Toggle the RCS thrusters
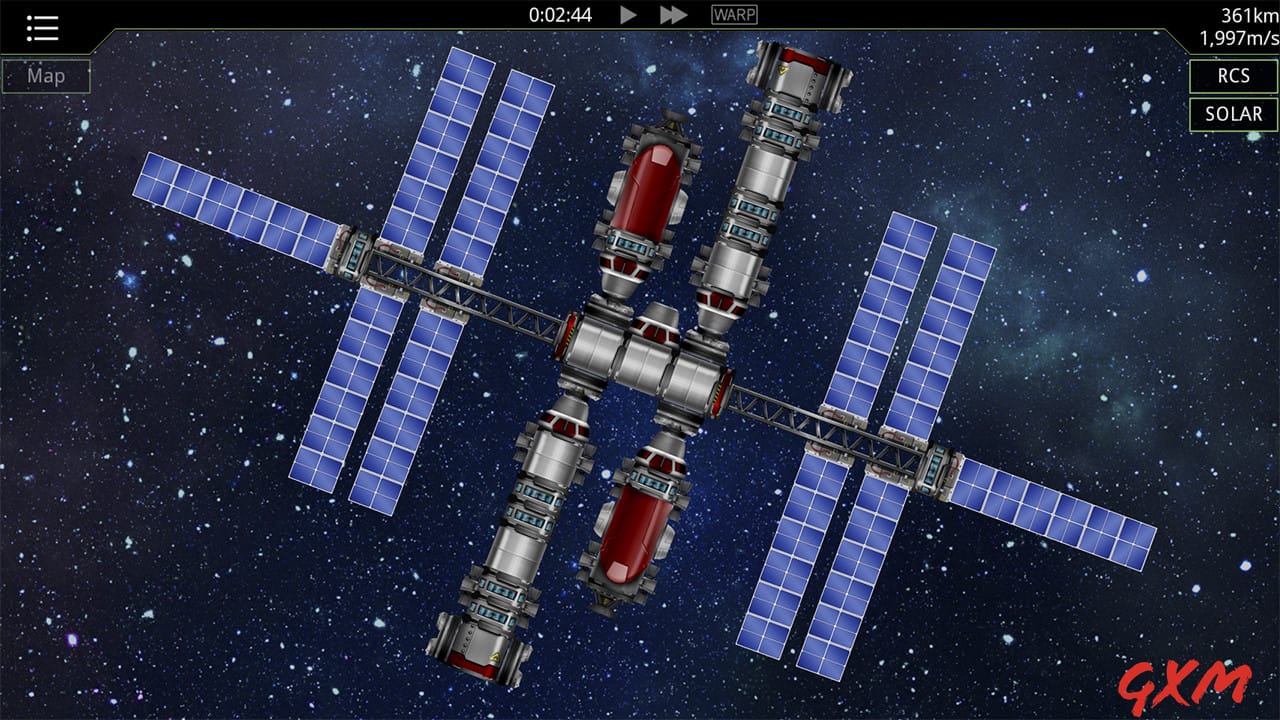Screen dimensions: 1280x720 (1233, 76)
